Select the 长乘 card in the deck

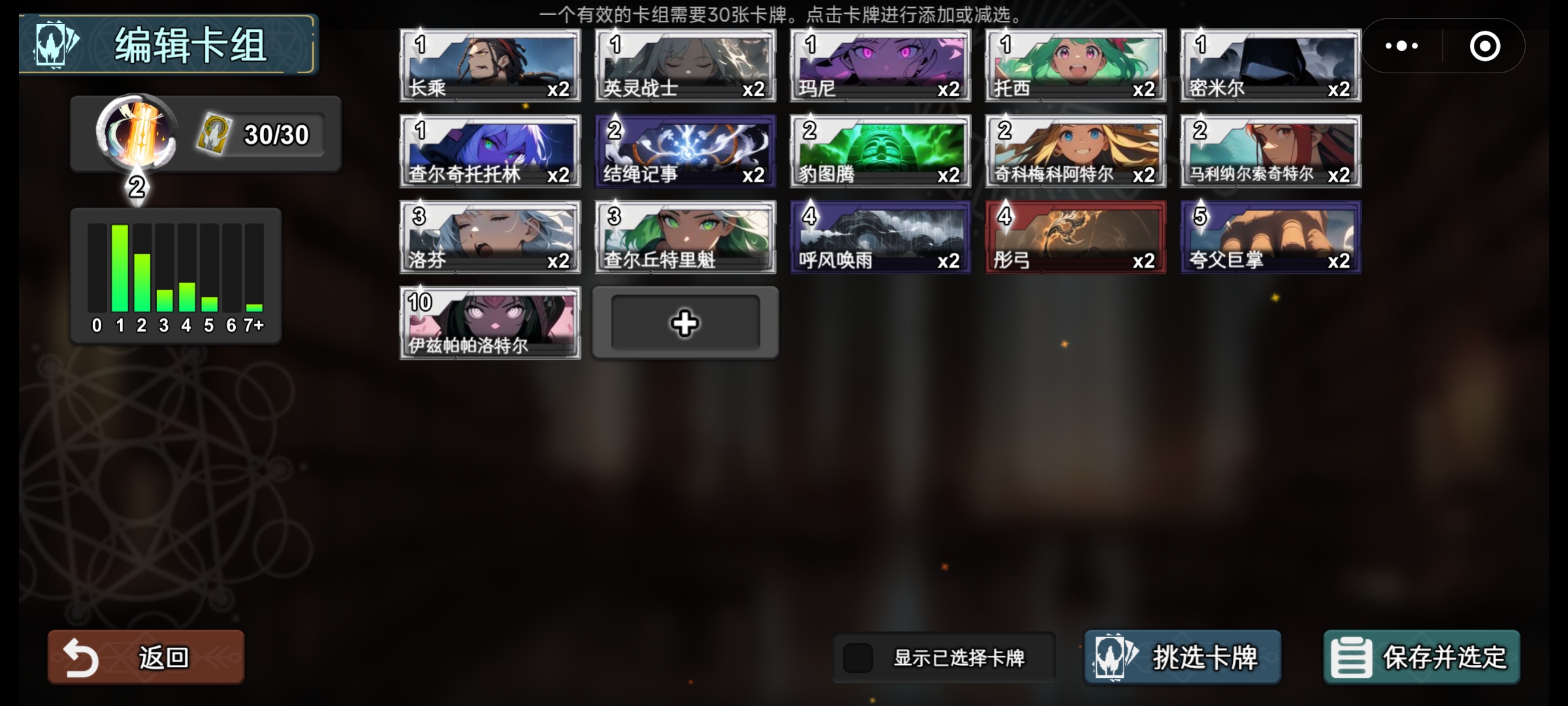(490, 65)
